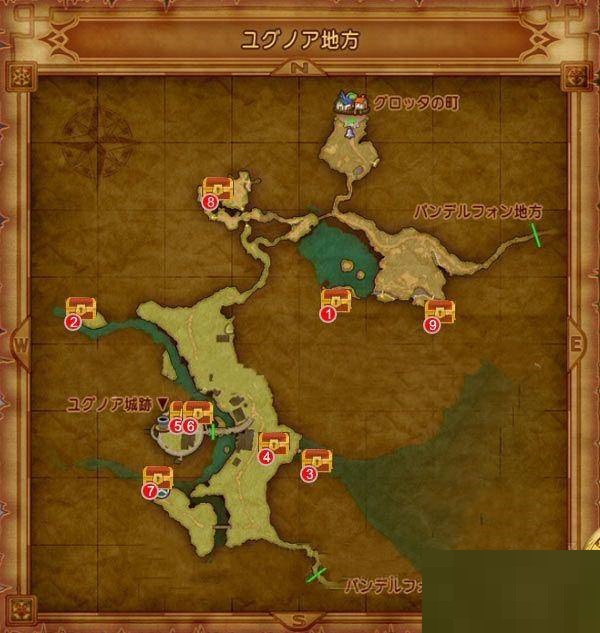Select the chest marked with number 4
This screenshot has width=600, height=633.
point(273,444)
